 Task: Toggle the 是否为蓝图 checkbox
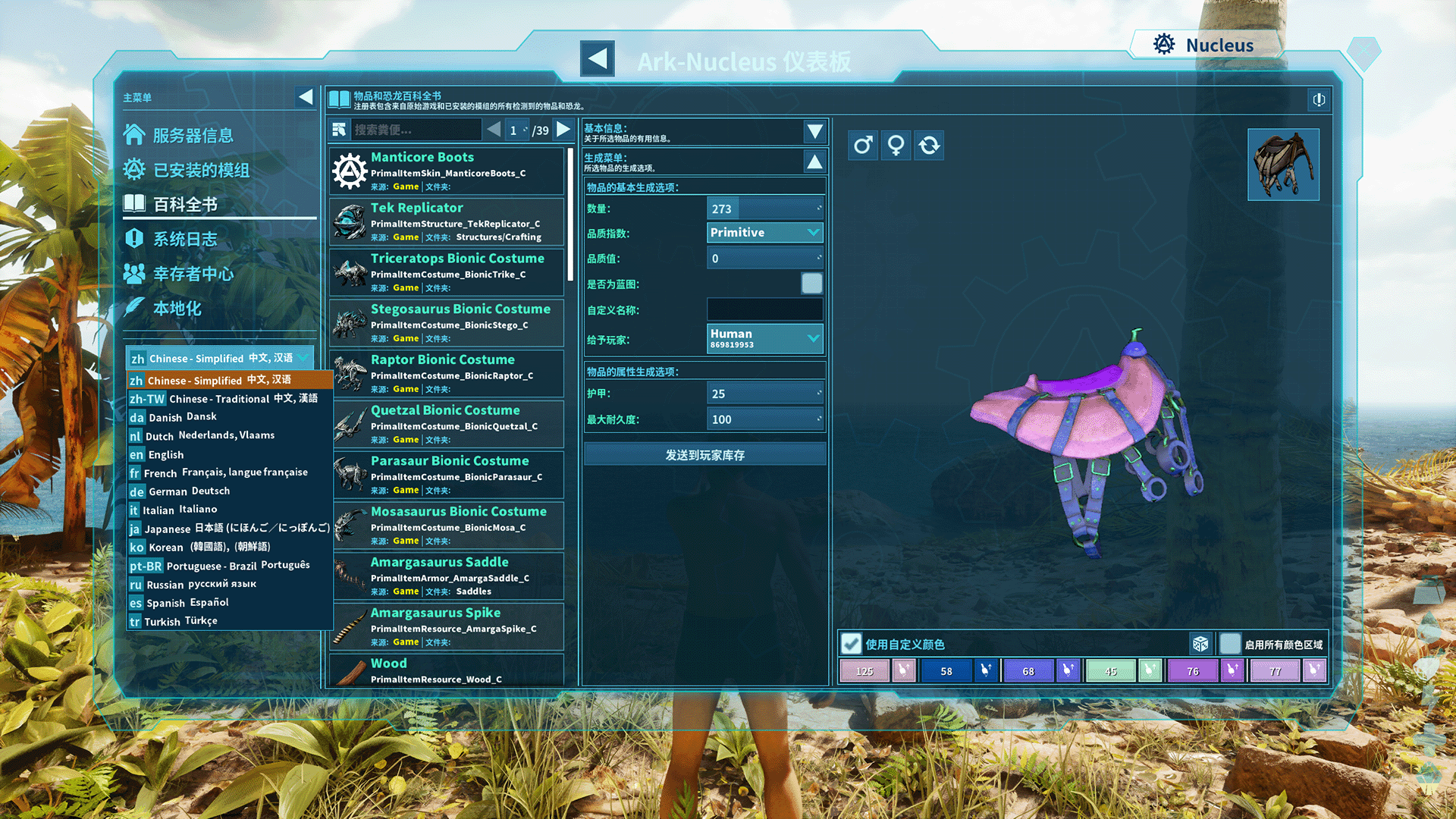coord(811,283)
